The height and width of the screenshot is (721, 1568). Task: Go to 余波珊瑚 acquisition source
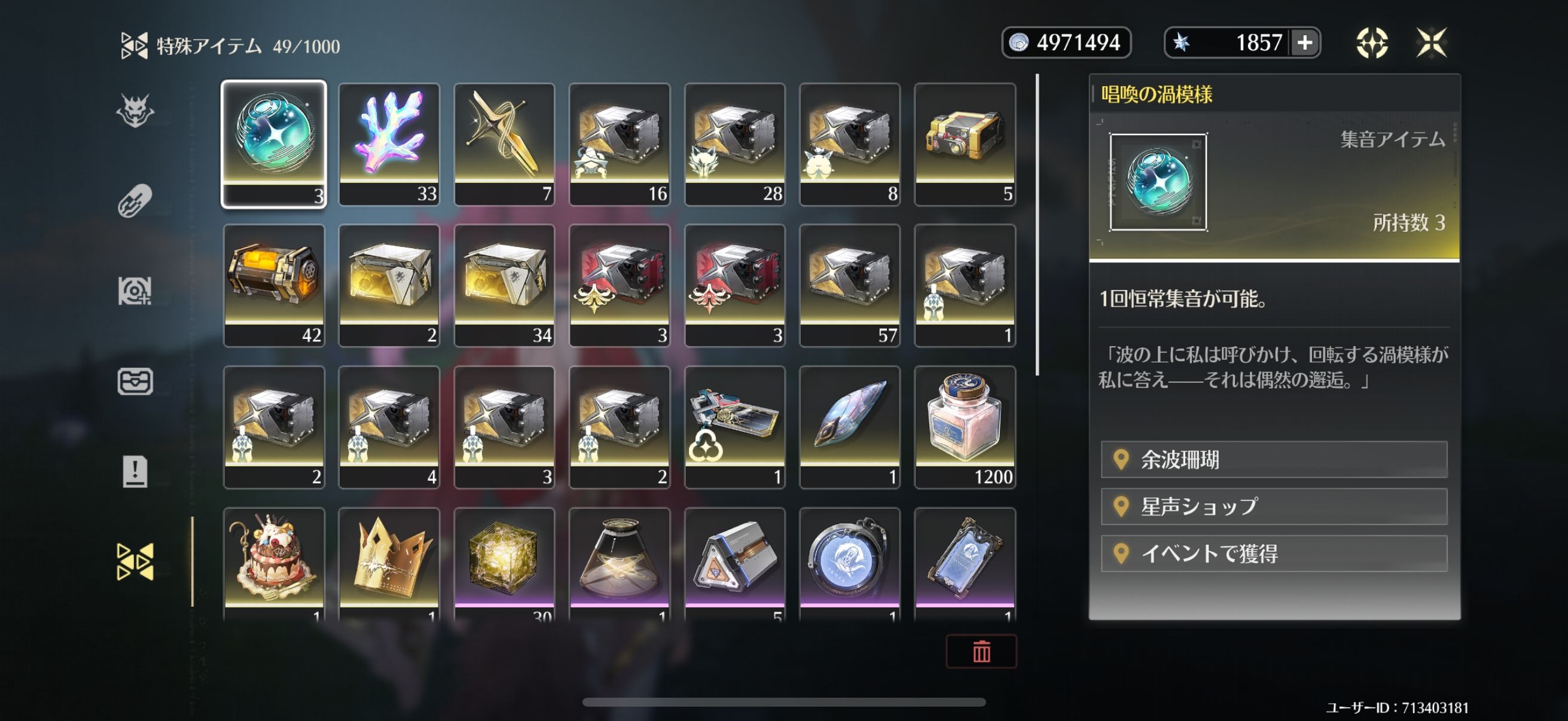[x=1273, y=459]
